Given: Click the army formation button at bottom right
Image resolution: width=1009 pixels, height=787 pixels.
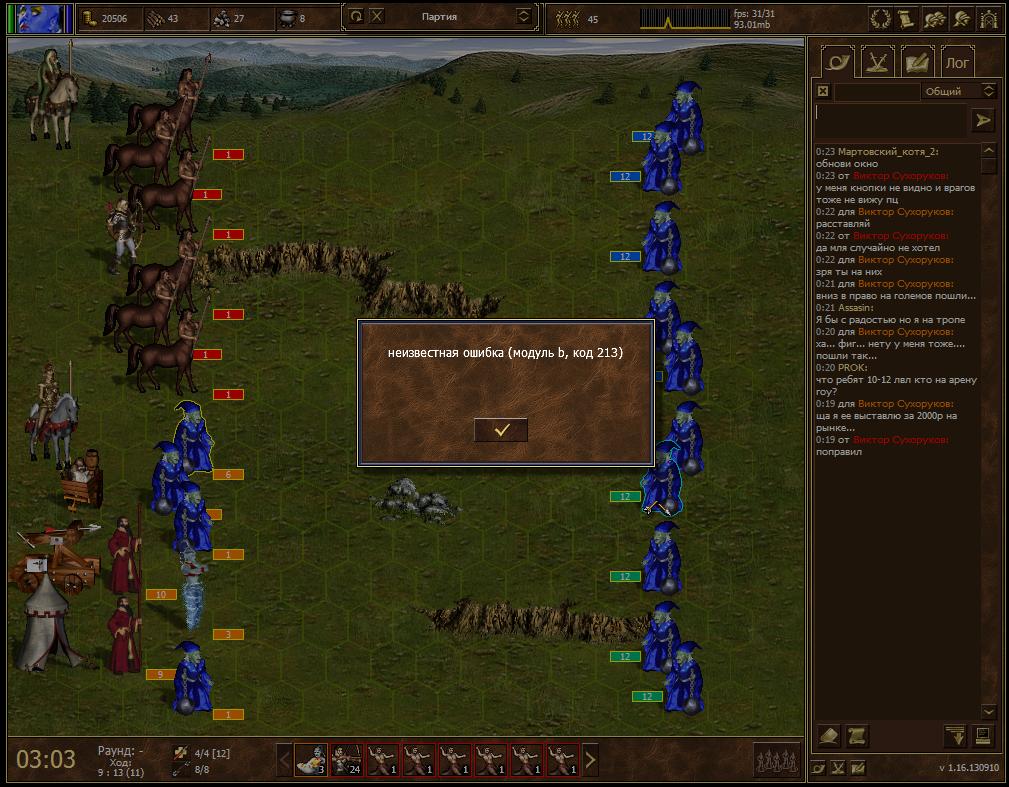Looking at the screenshot, I should coord(777,760).
